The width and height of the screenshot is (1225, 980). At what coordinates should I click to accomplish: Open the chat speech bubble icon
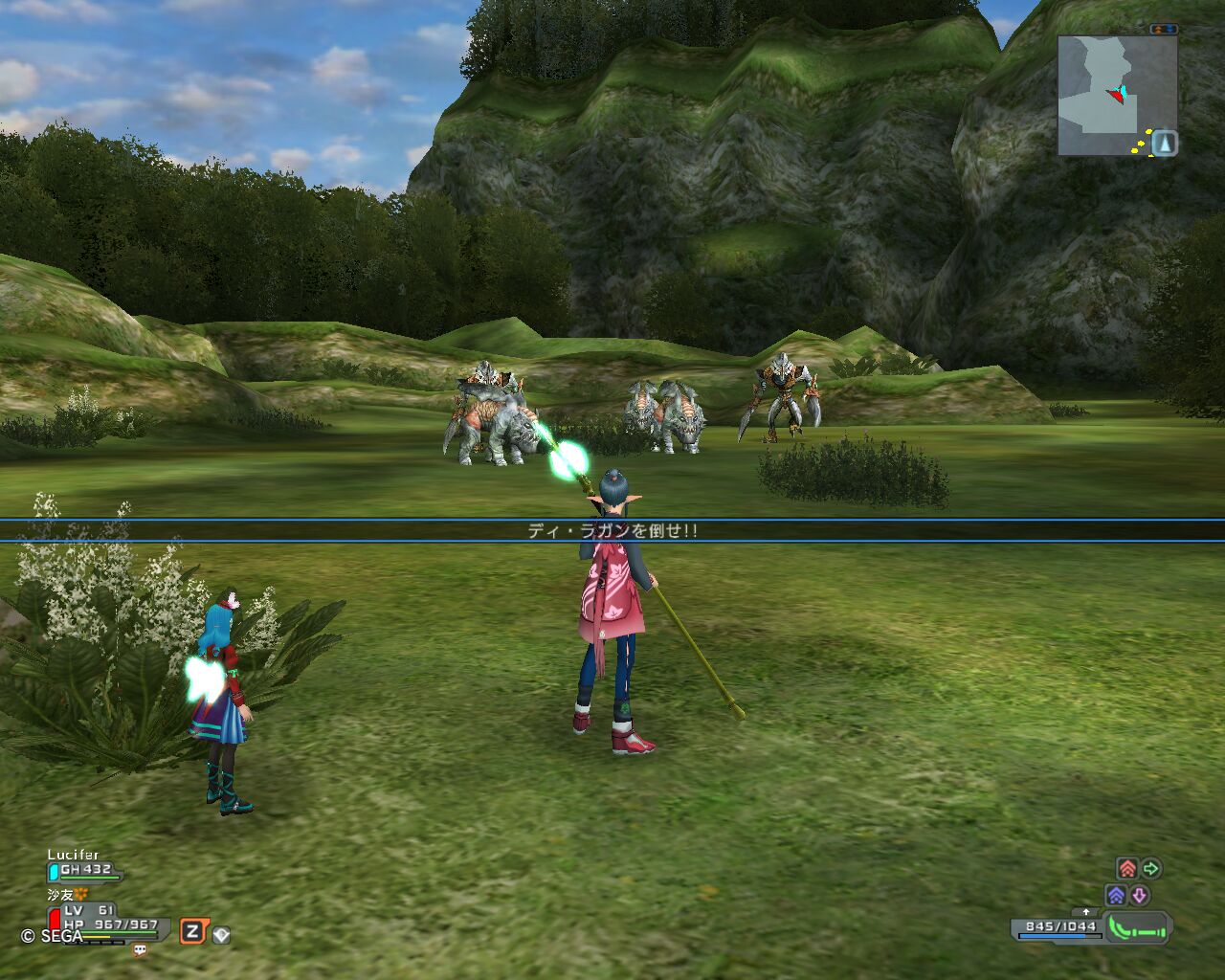[x=140, y=950]
